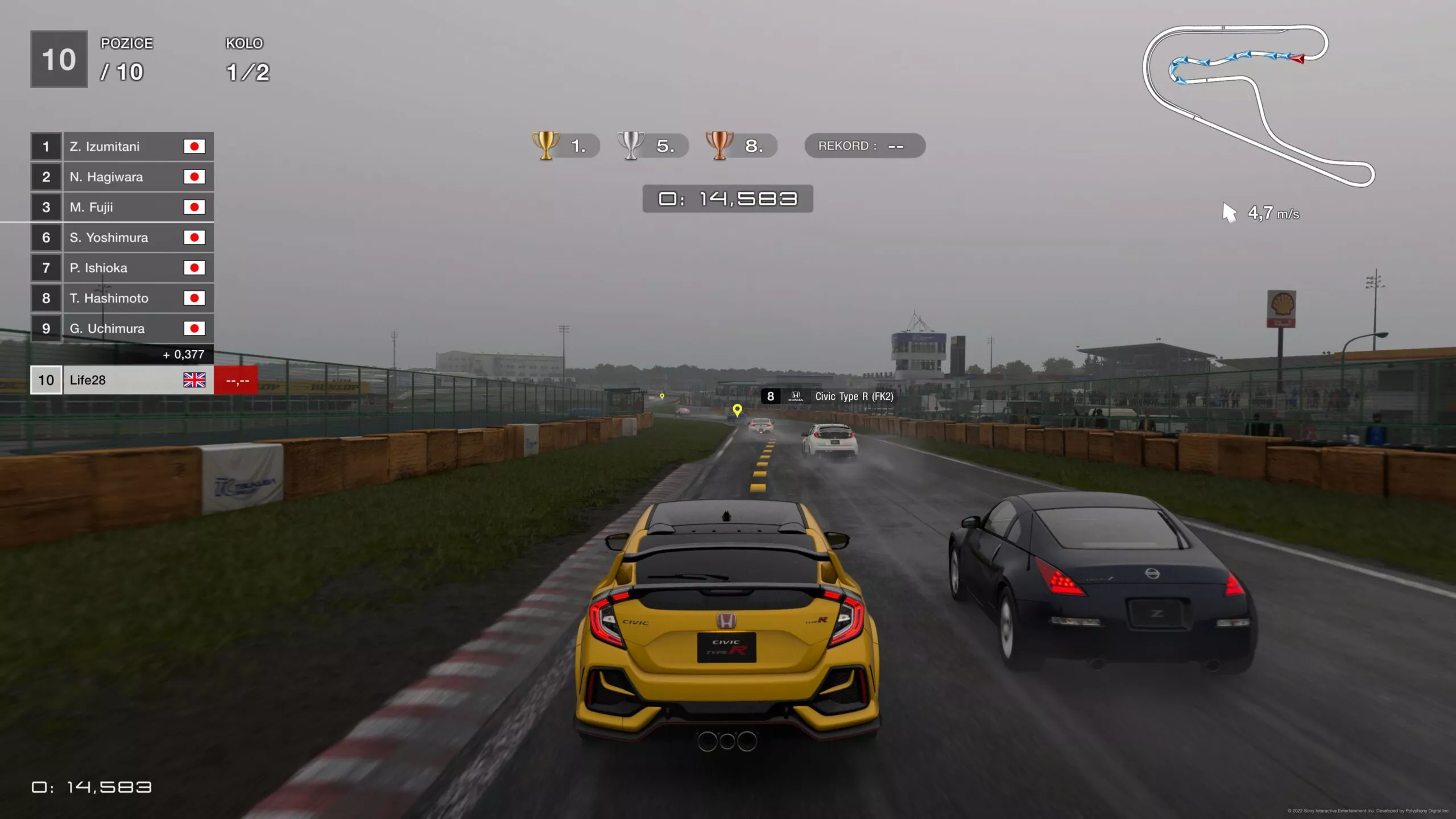The image size is (1456, 819).
Task: Click the silver trophy icon
Action: (632, 146)
